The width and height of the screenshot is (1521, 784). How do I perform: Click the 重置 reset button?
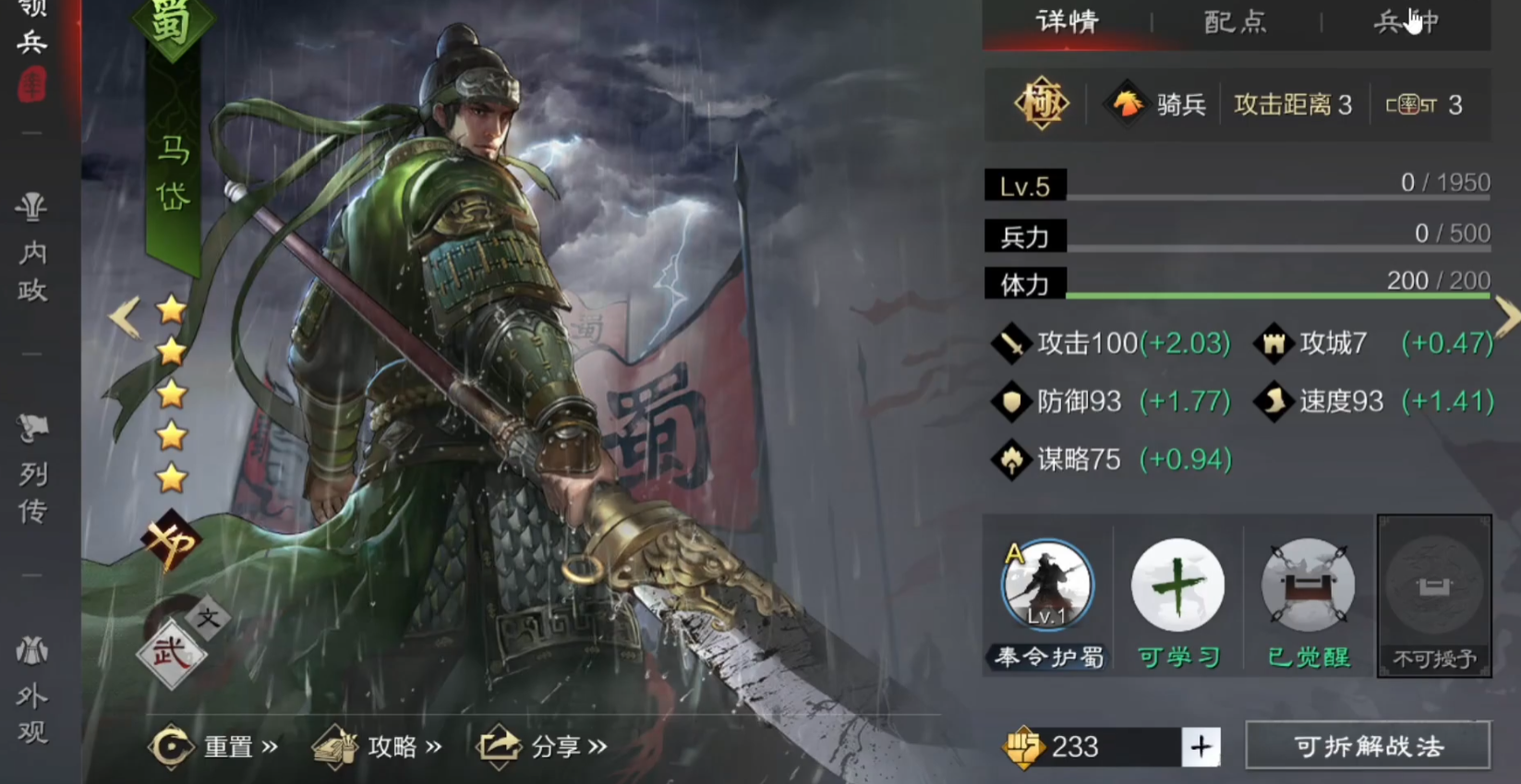tap(212, 746)
